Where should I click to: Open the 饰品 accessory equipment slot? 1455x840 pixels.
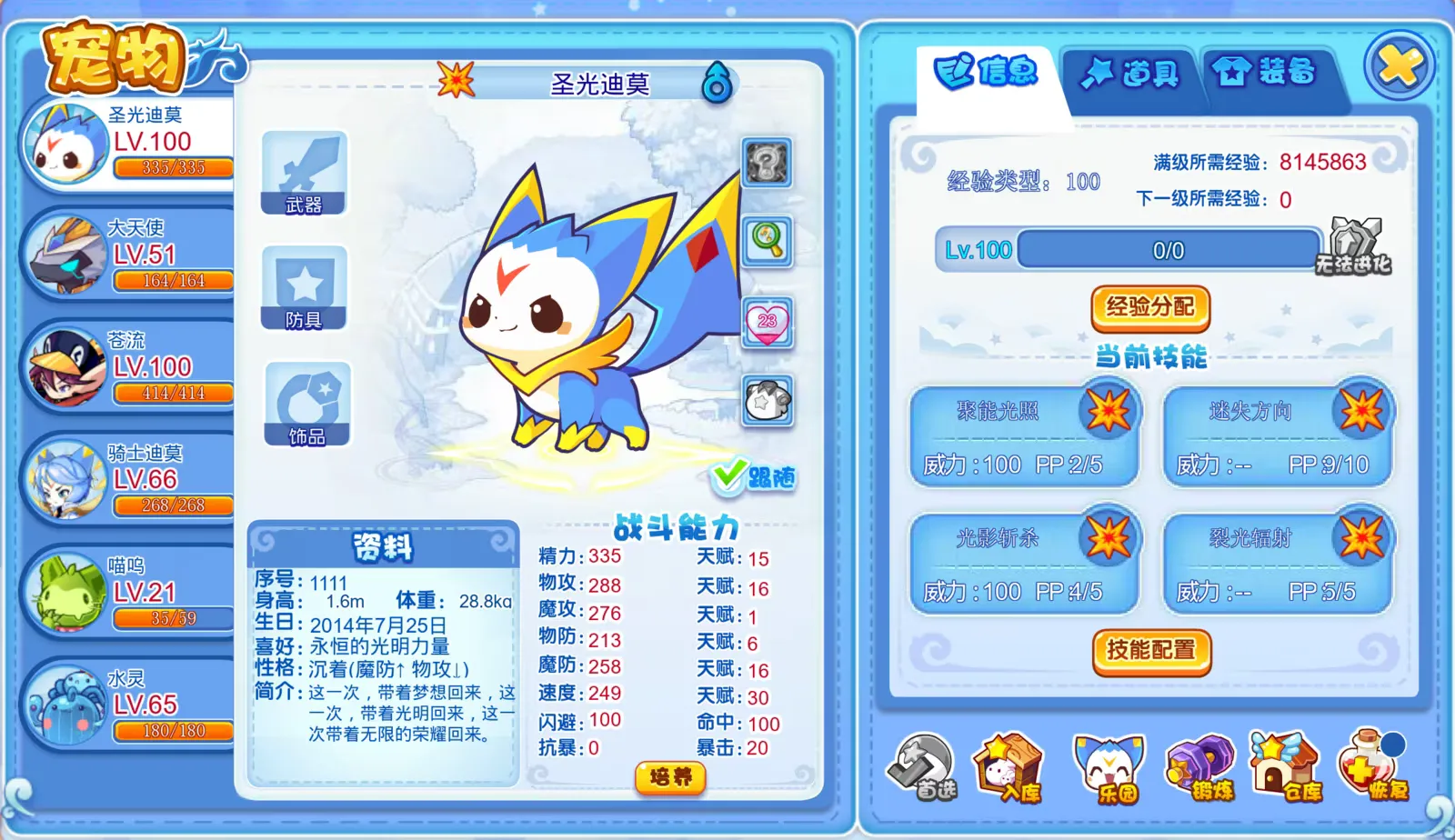click(x=305, y=403)
